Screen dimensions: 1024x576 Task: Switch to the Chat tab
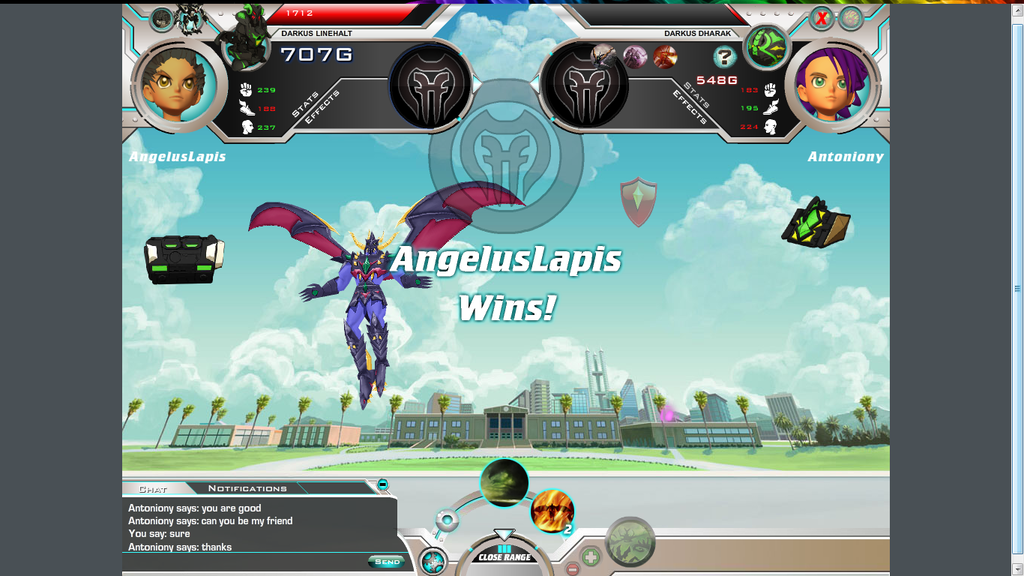[153, 489]
